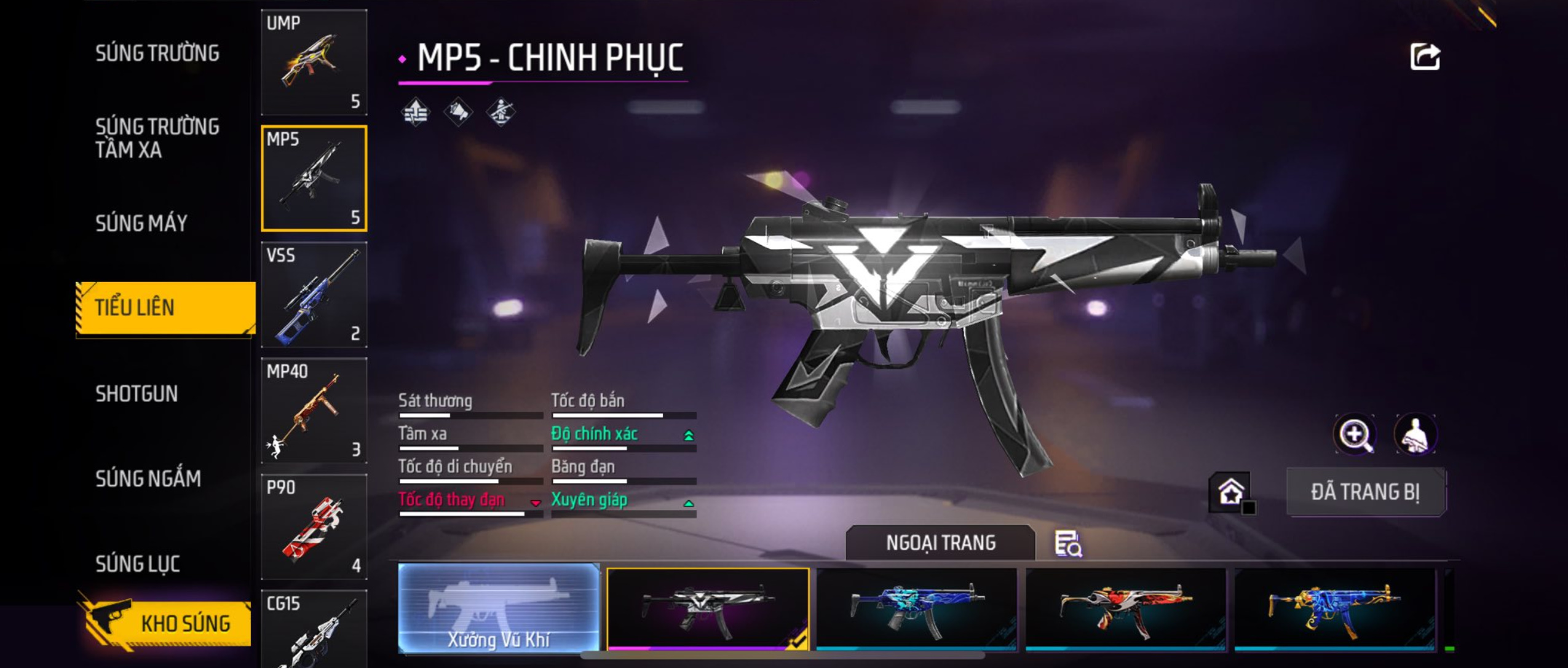
Task: Share the weapon via share icon
Action: [x=1424, y=58]
